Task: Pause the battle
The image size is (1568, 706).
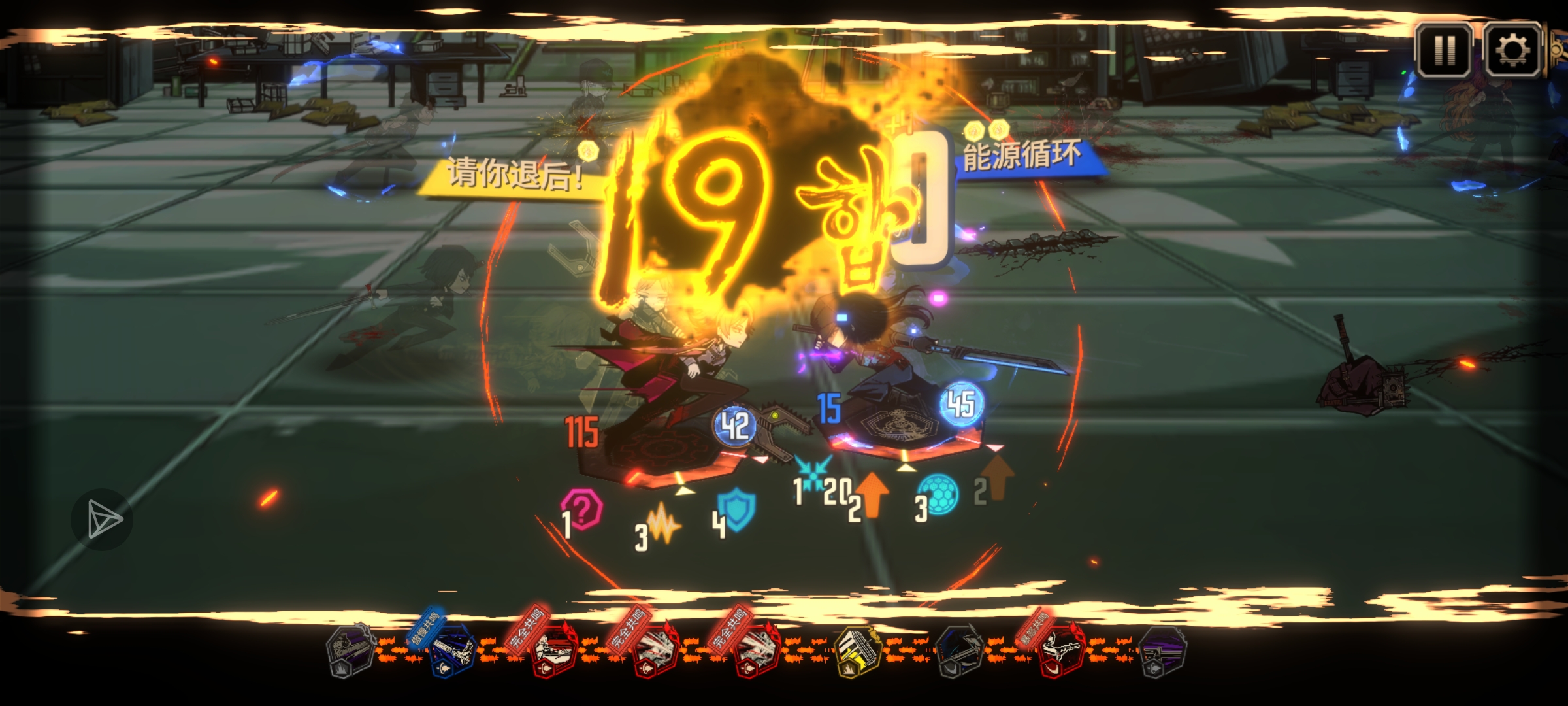Action: (1445, 50)
